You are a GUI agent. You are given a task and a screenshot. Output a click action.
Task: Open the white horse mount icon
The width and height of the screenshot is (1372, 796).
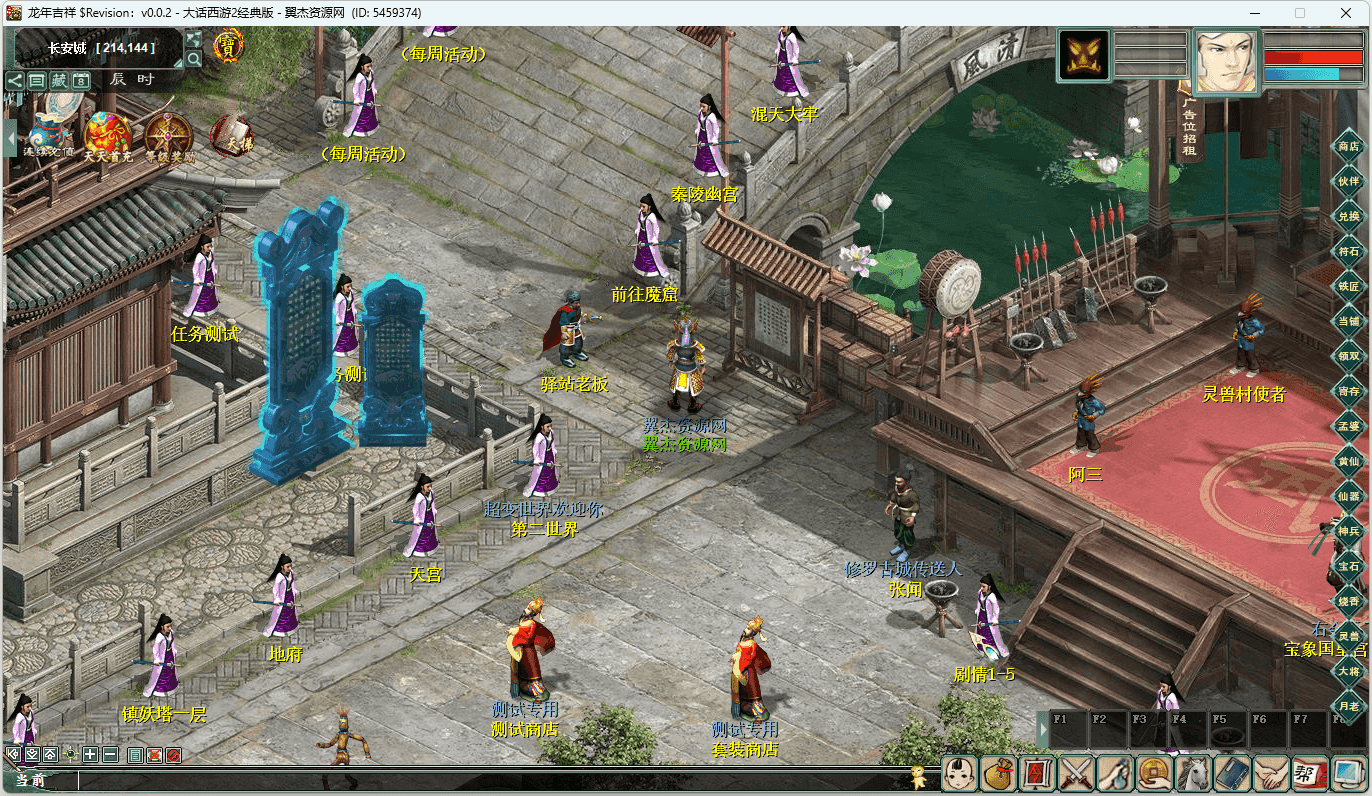pyautogui.click(x=1194, y=773)
